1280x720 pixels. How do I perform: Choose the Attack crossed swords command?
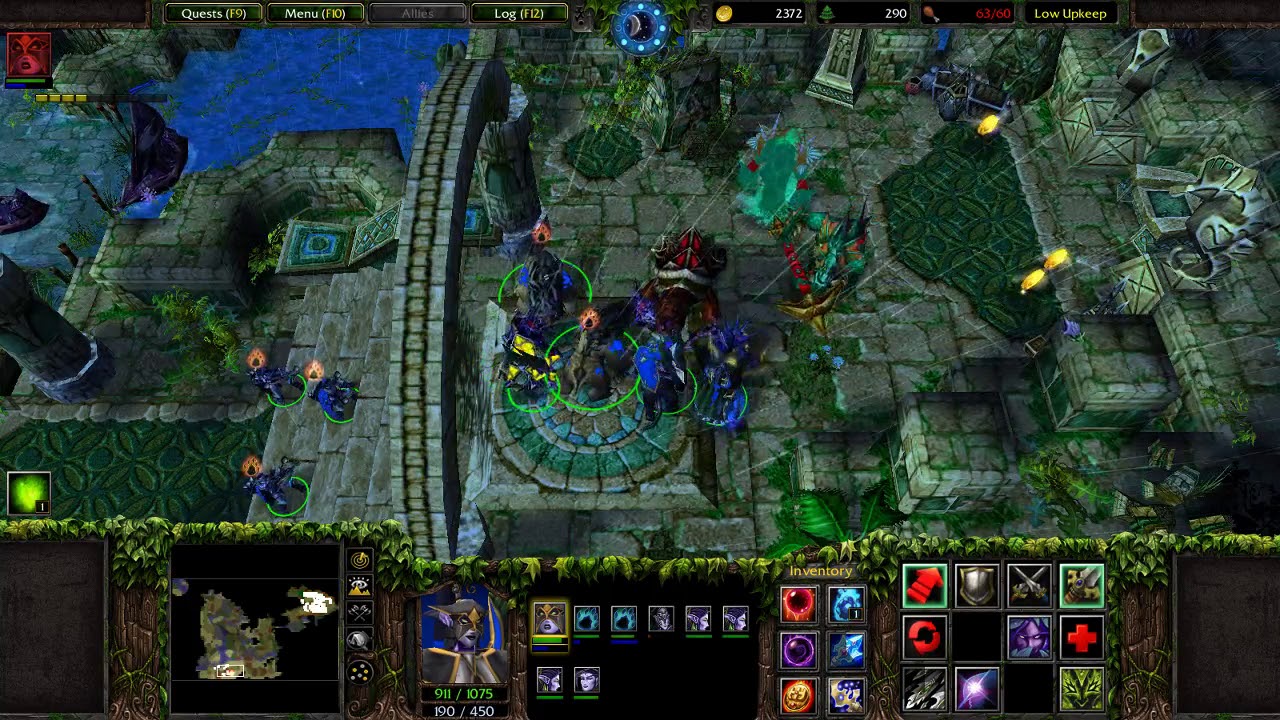pos(1029,586)
